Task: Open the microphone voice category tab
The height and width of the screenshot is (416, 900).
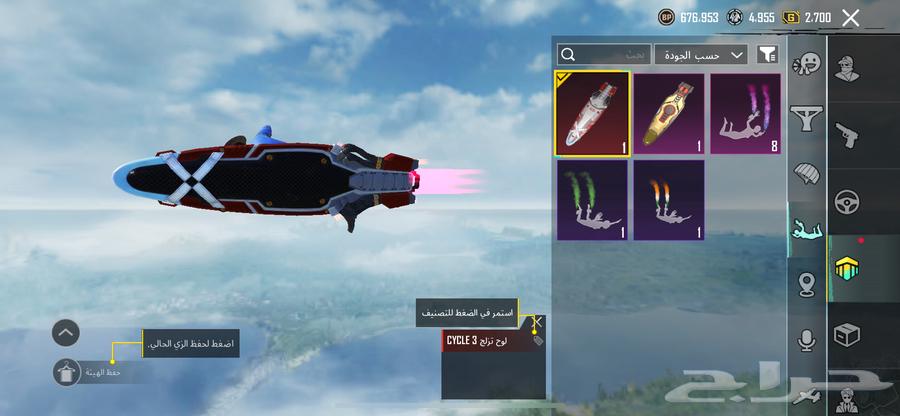Action: [806, 340]
